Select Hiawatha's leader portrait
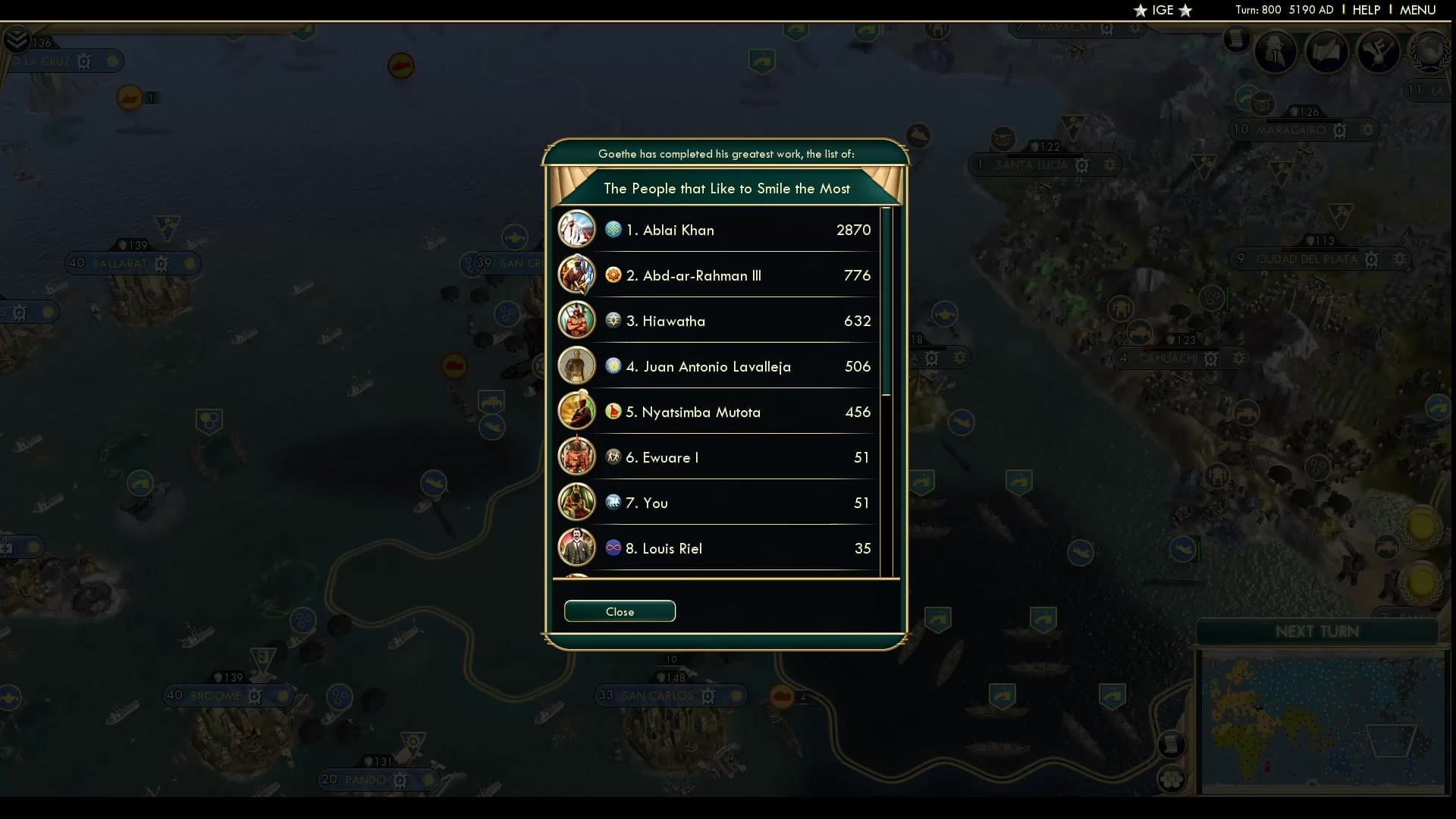Viewport: 1456px width, 819px height. pos(577,320)
